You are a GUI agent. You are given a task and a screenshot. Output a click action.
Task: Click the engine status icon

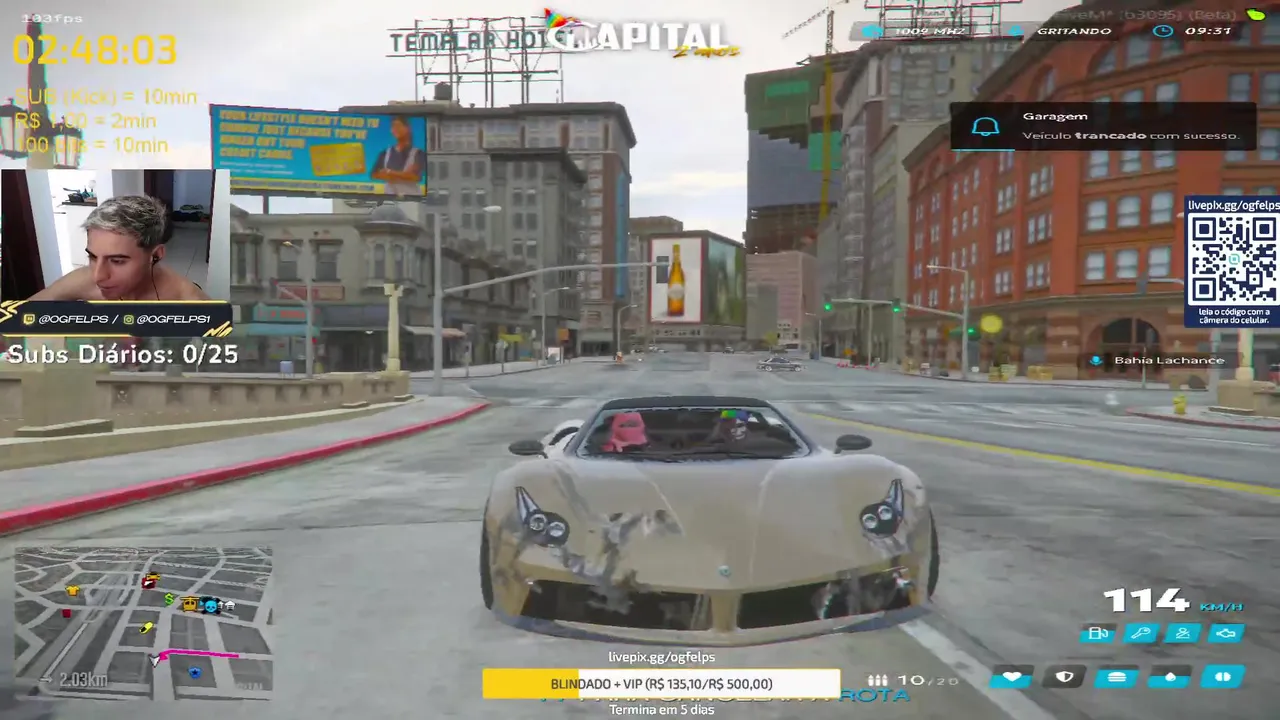1226,633
